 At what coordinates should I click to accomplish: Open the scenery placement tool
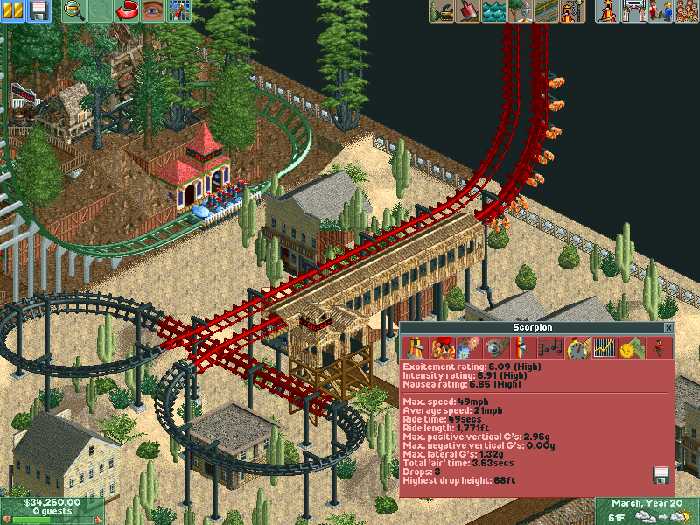point(520,11)
